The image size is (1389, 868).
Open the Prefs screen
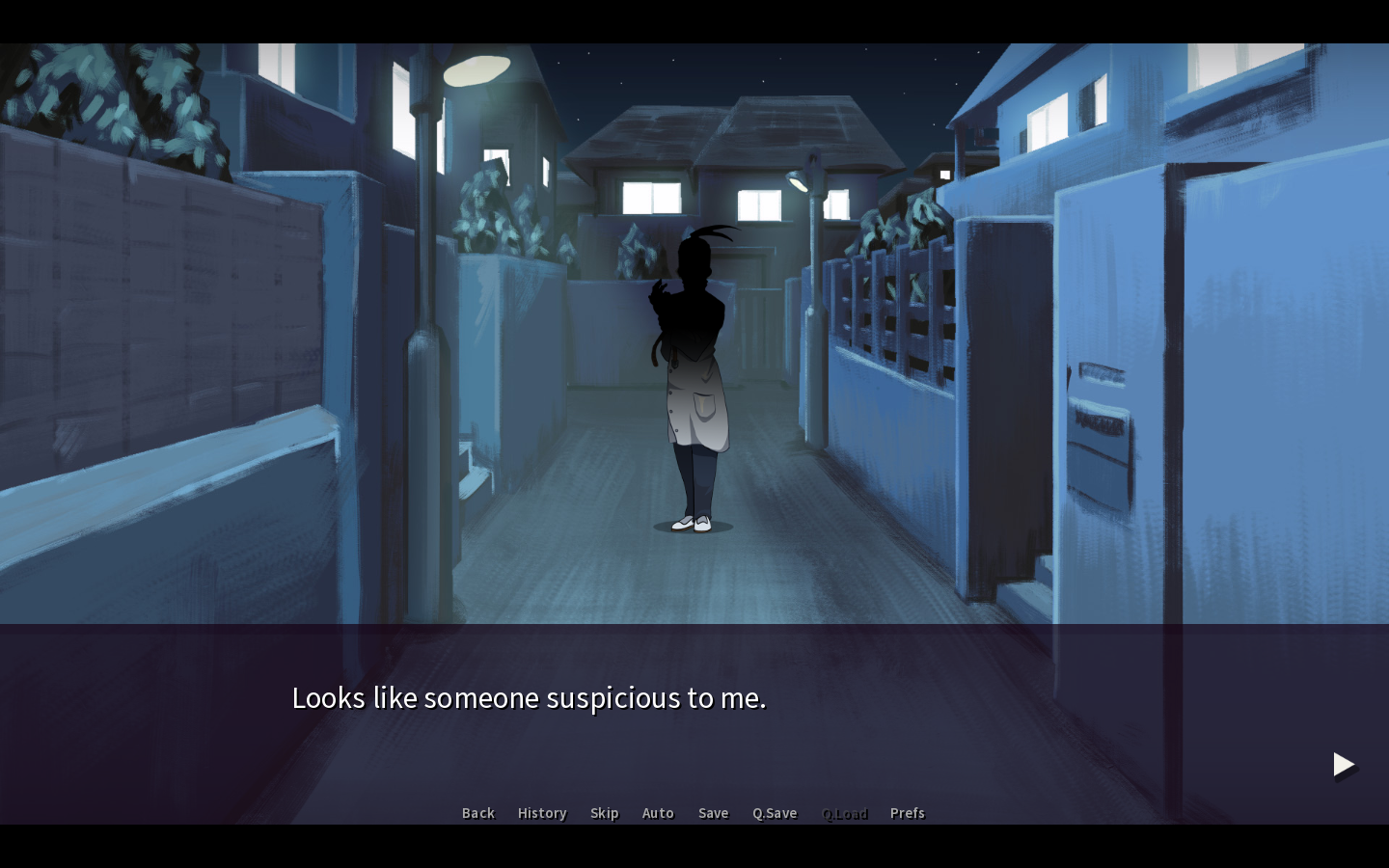(907, 813)
